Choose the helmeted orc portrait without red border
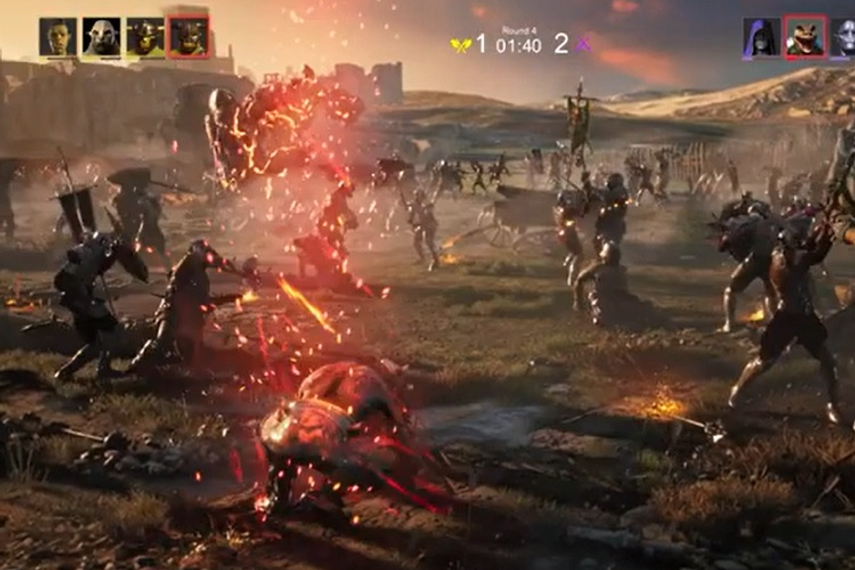This screenshot has width=855, height=570. (x=145, y=37)
